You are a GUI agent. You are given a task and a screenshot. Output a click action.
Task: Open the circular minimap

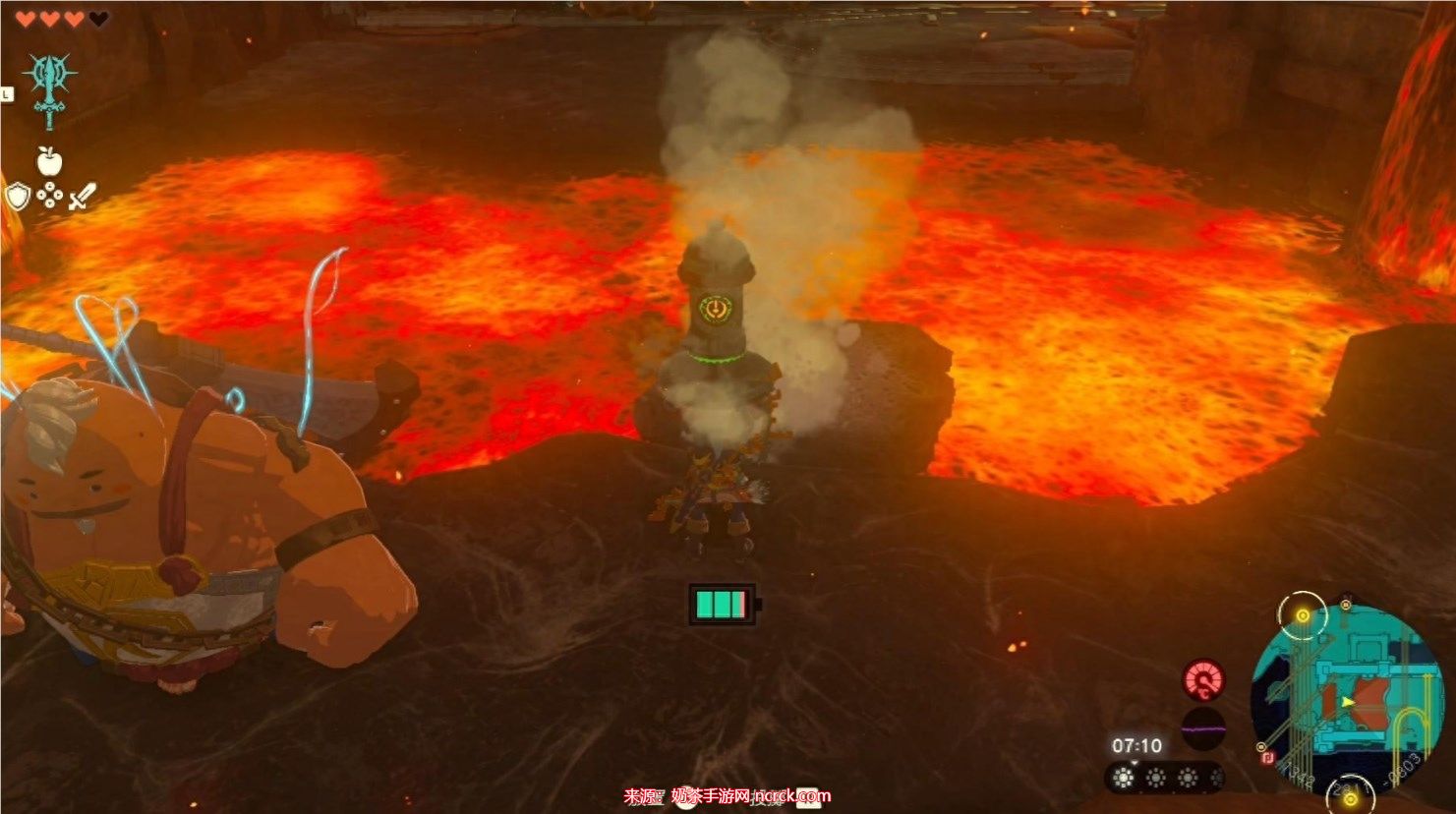(x=1346, y=694)
